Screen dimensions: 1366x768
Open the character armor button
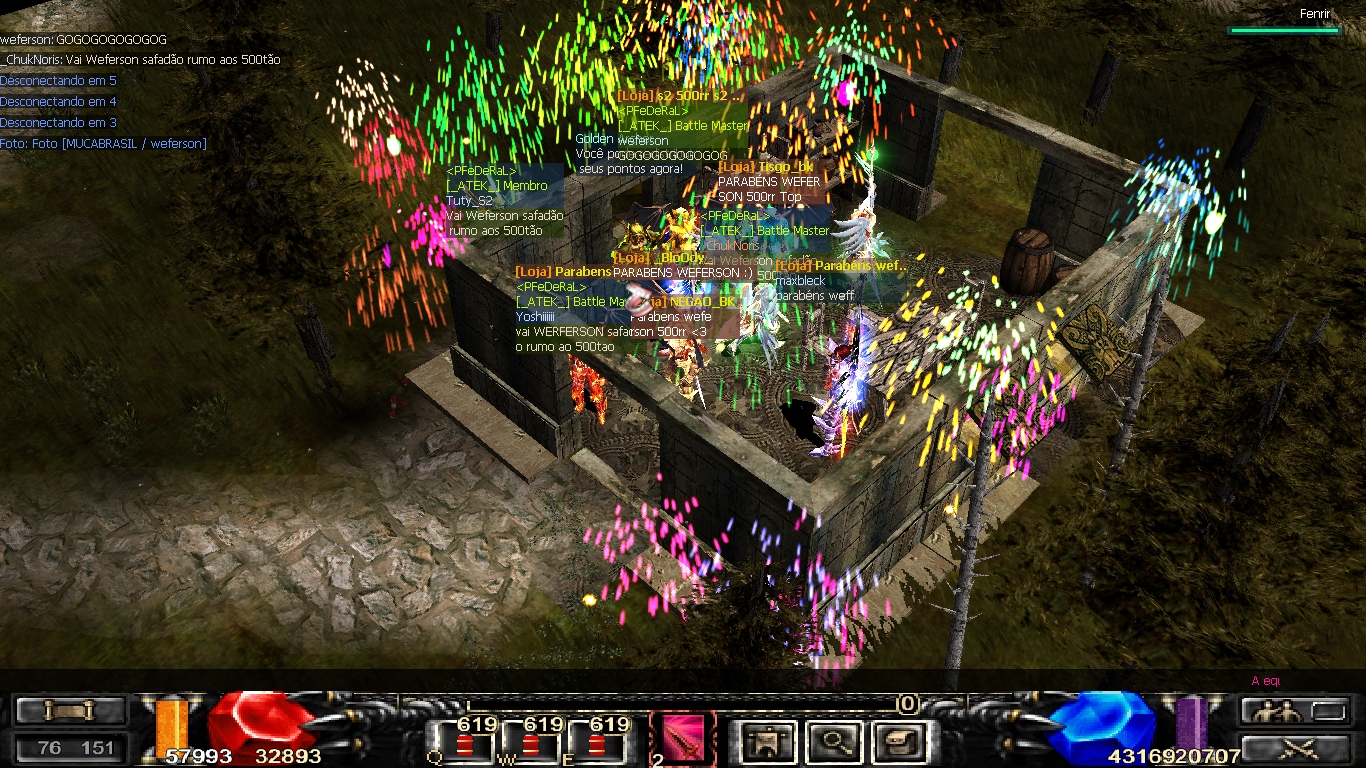768,742
